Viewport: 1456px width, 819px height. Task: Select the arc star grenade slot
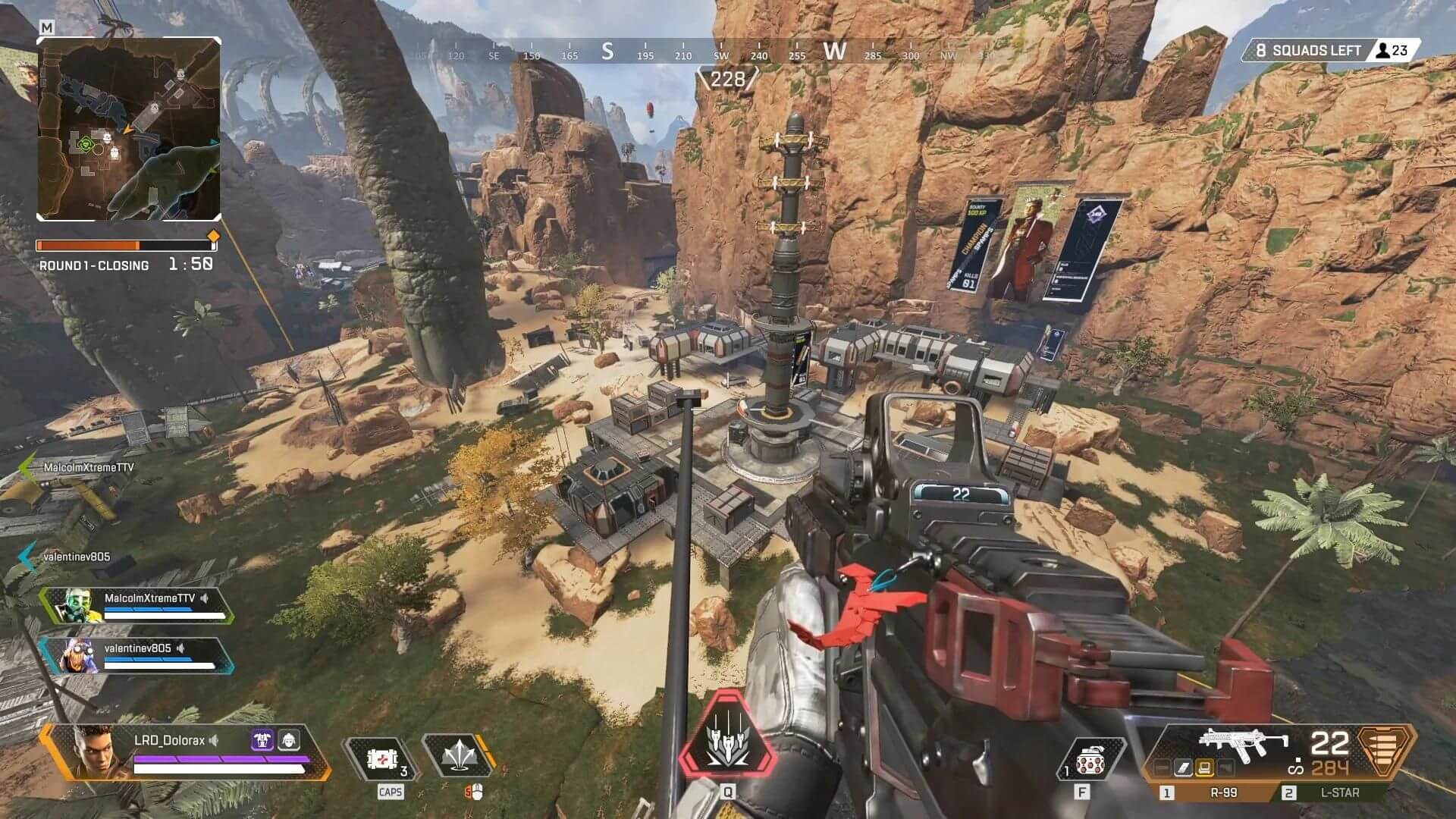click(1084, 762)
